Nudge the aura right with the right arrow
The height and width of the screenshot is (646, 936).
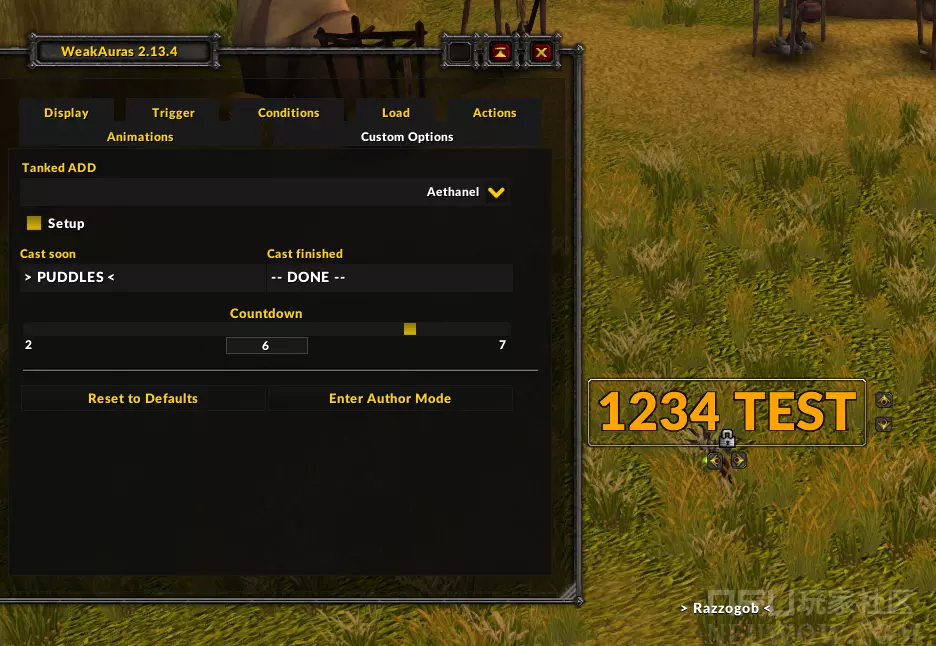[x=739, y=460]
